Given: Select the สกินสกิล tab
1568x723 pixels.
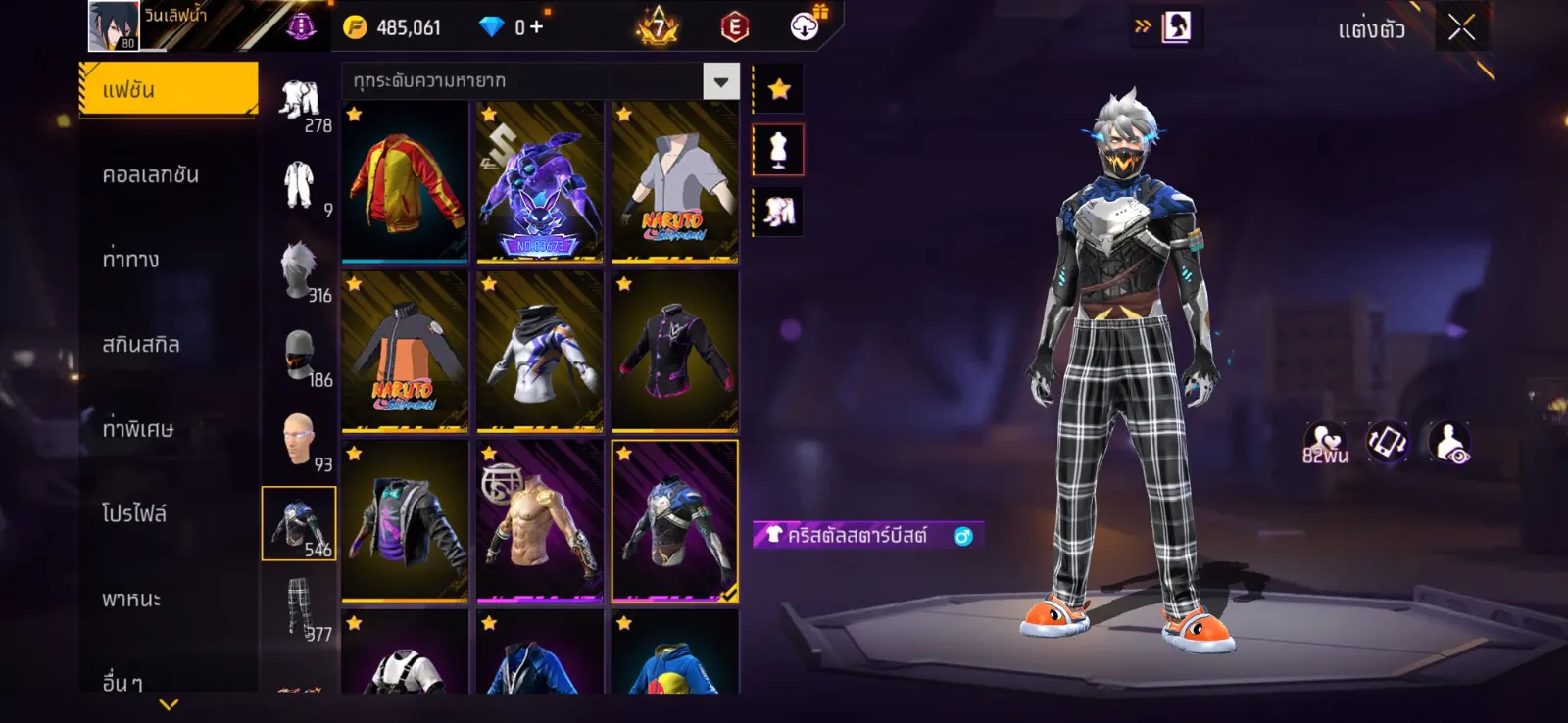Looking at the screenshot, I should [141, 345].
